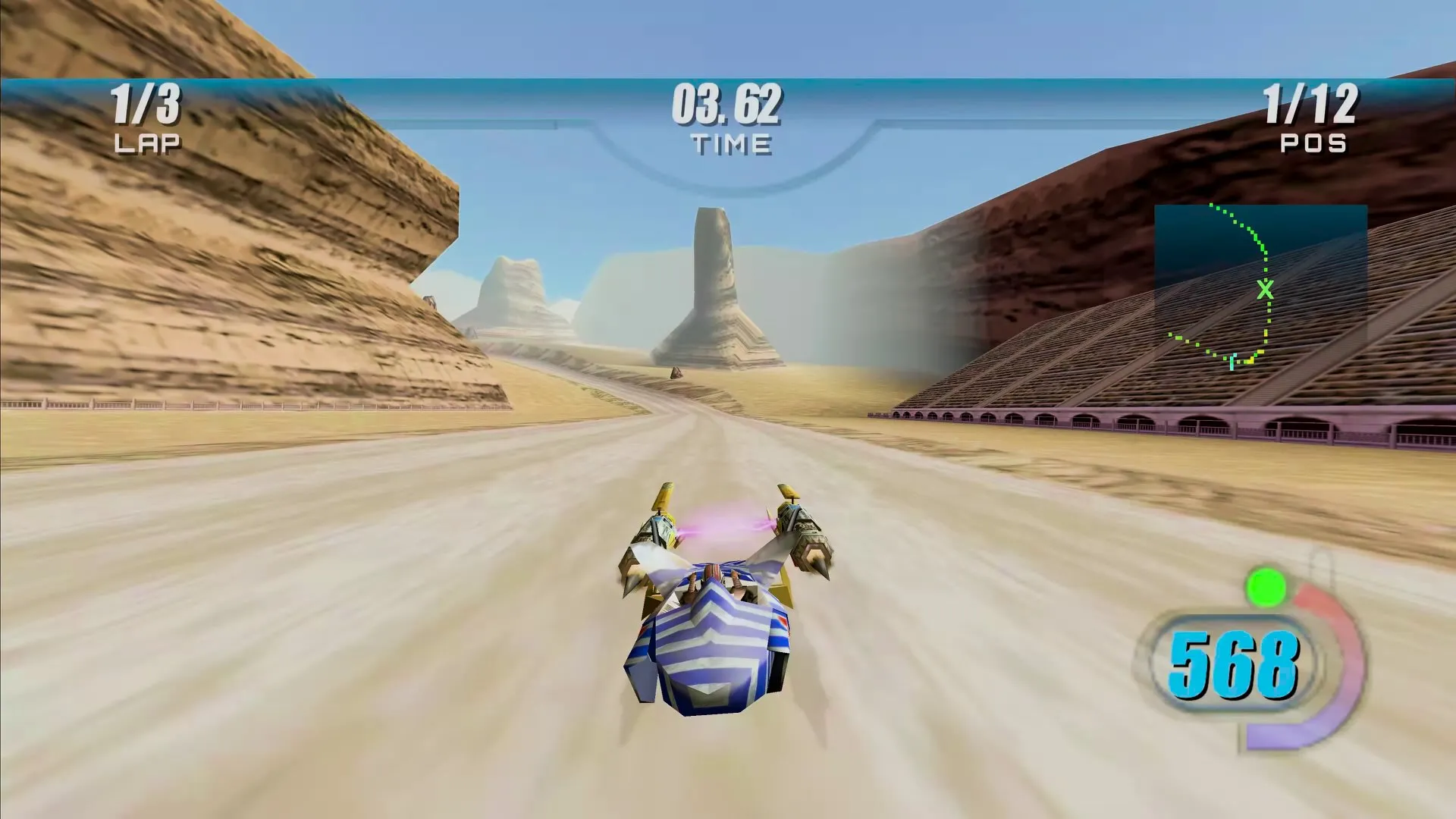This screenshot has height=819, width=1456.
Task: Select the 1/3 lap value
Action: pos(147,106)
